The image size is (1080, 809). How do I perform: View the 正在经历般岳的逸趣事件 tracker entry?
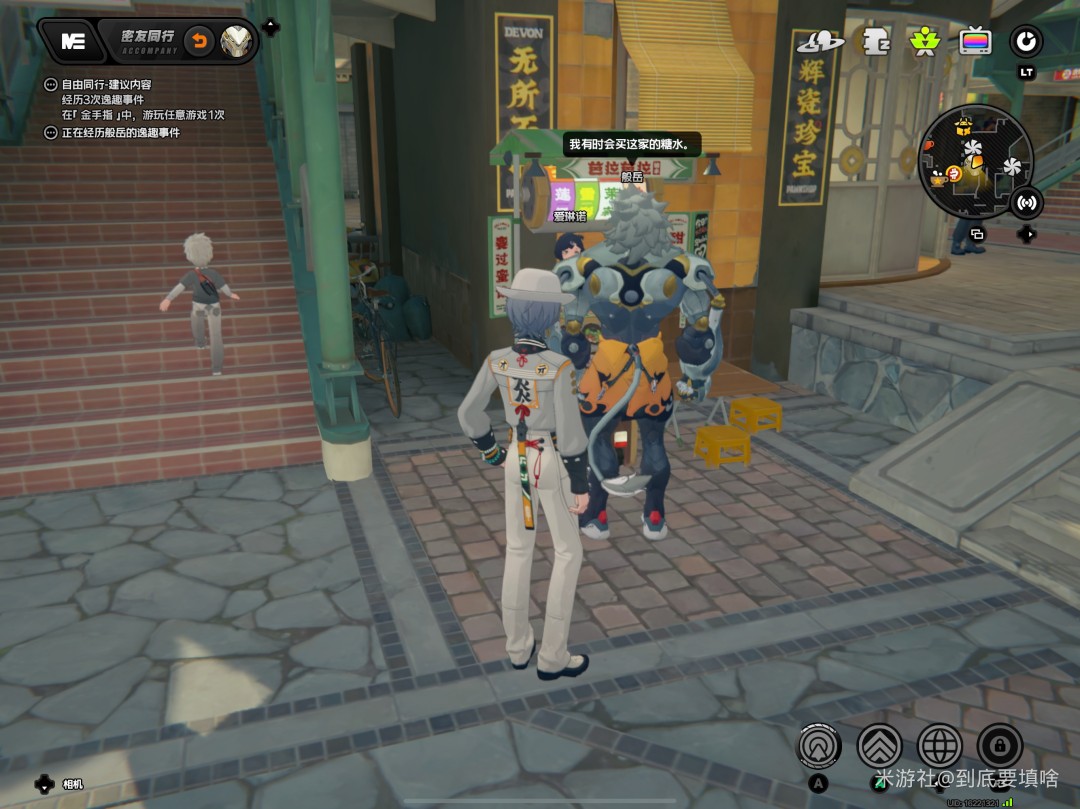click(x=120, y=132)
